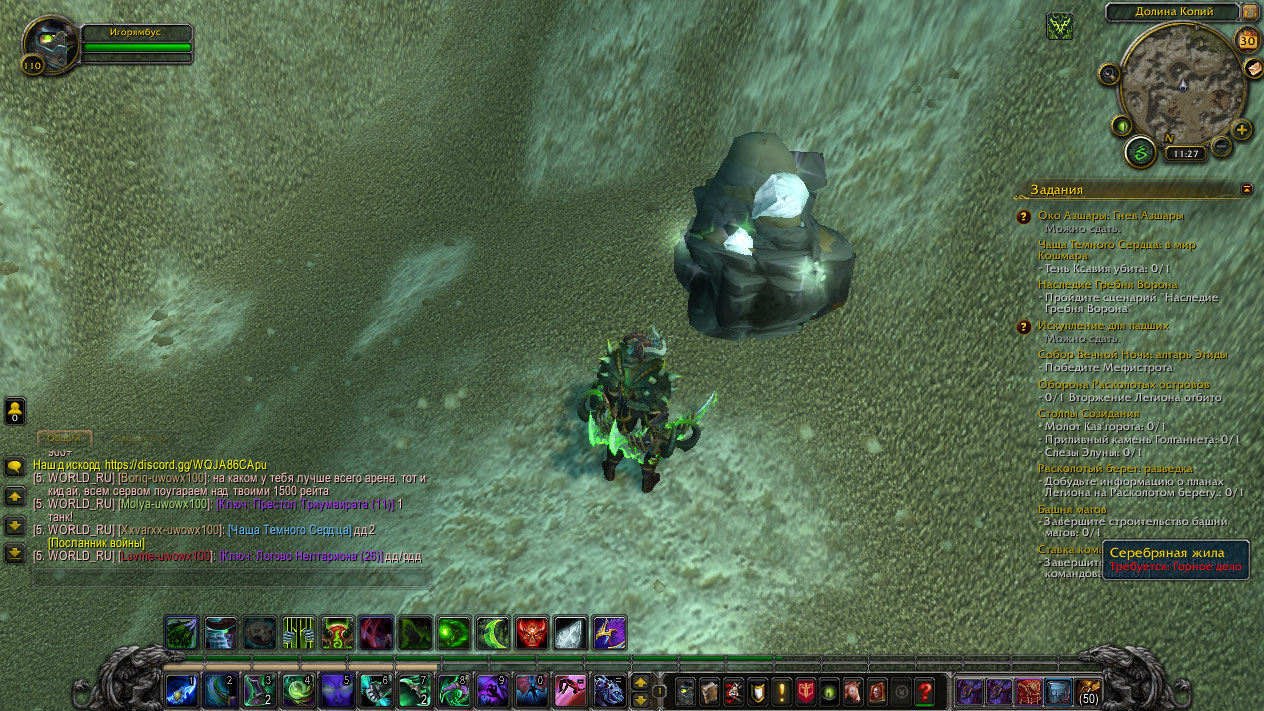The image size is (1264, 711).
Task: Activate the red demon skull ability
Action: 532,633
